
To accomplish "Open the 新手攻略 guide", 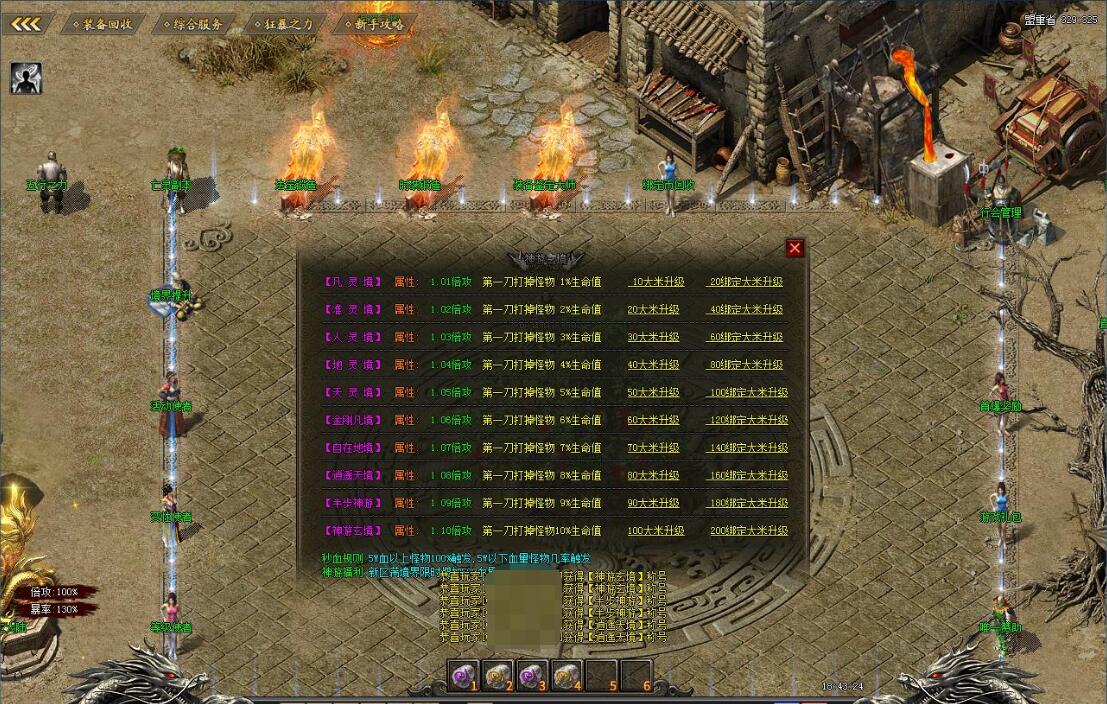I will (376, 24).
